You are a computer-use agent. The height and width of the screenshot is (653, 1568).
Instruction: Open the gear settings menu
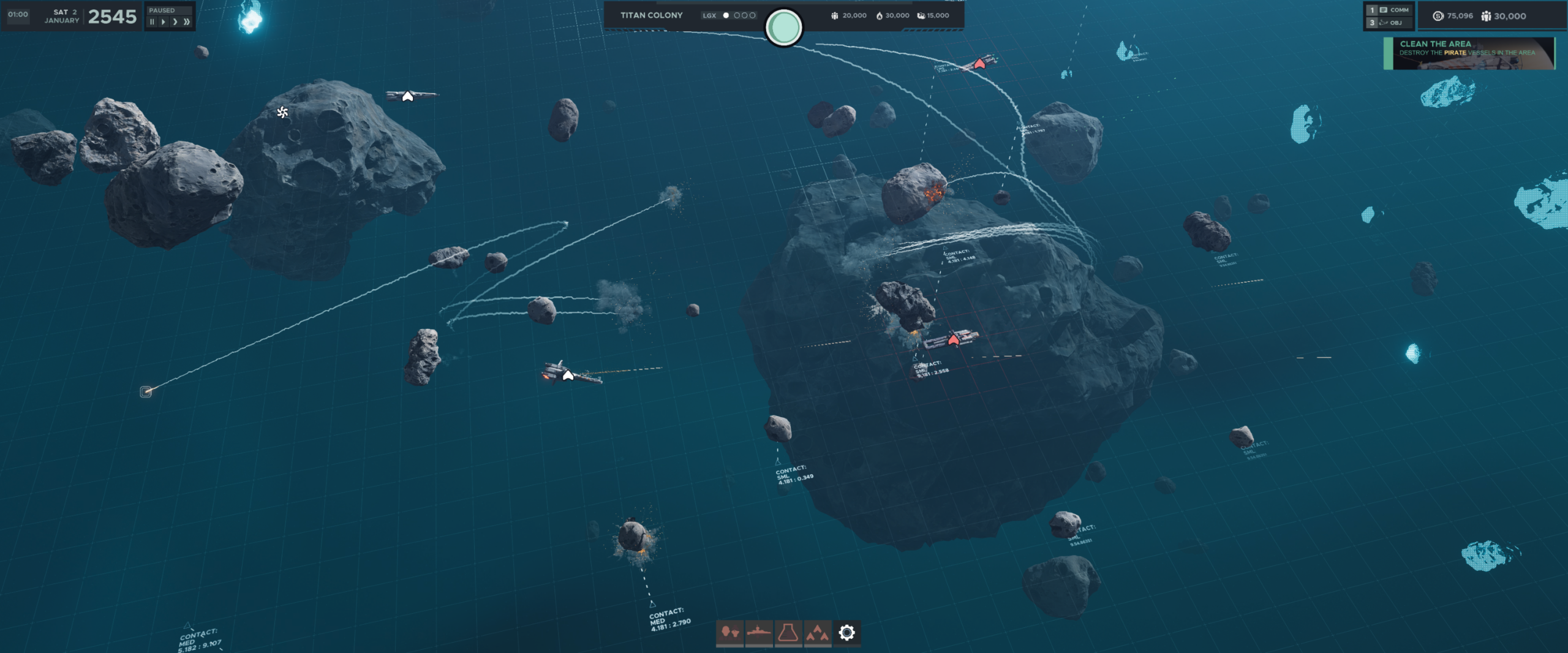[846, 632]
